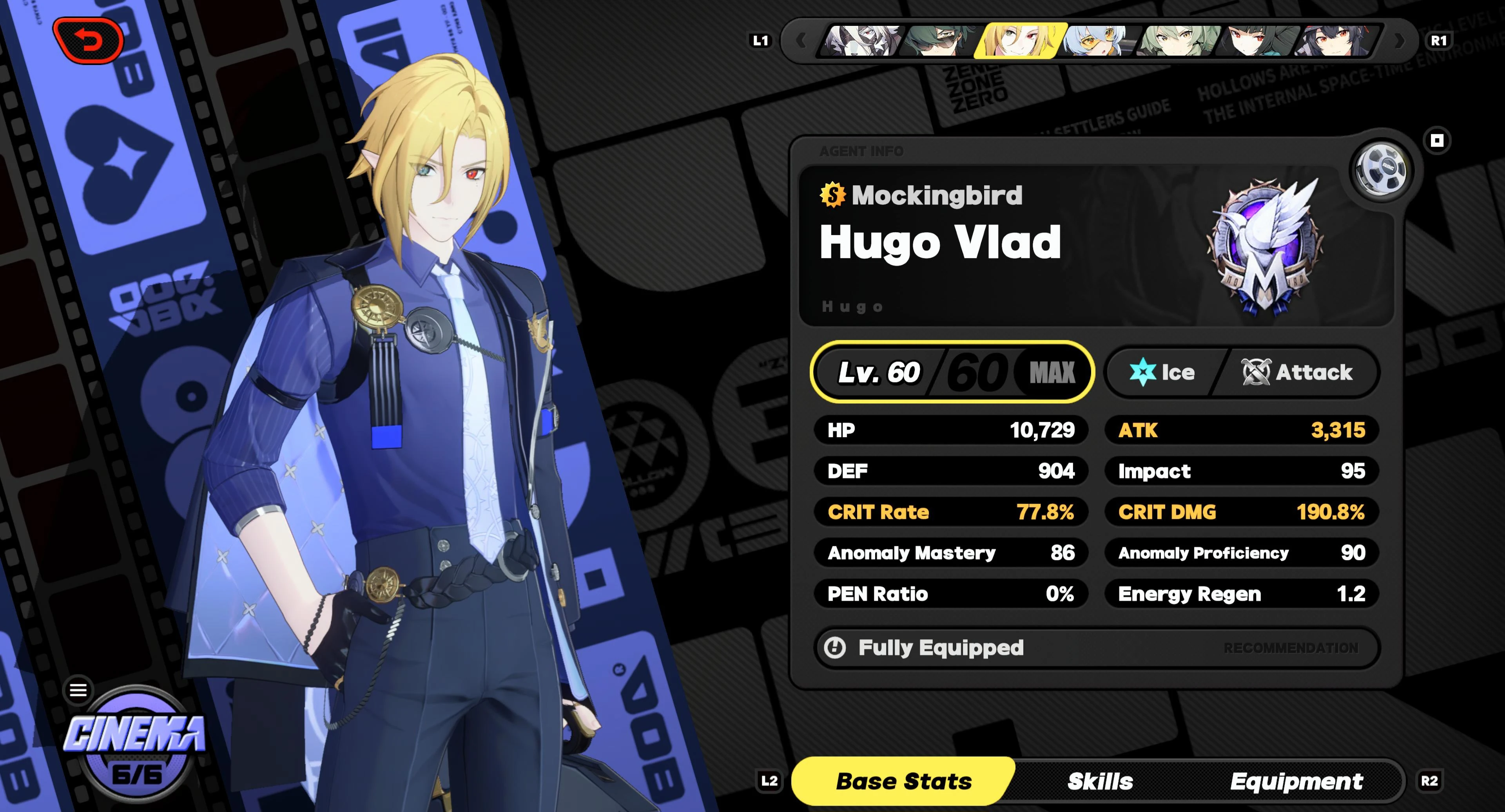Select the black-haired agent wearing red headgear
1505x812 pixels.
(1336, 41)
